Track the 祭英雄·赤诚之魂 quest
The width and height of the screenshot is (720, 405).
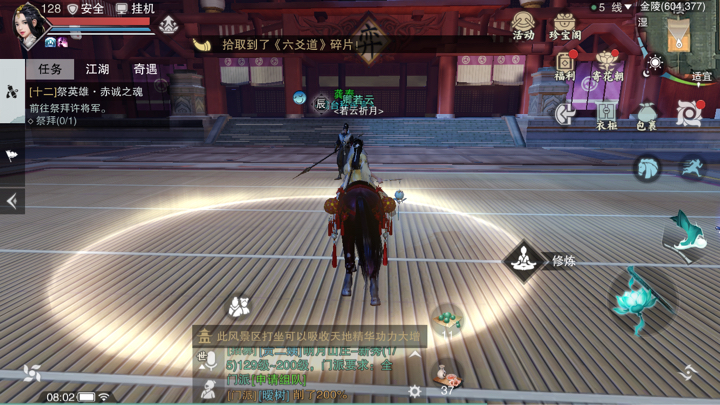pos(90,92)
